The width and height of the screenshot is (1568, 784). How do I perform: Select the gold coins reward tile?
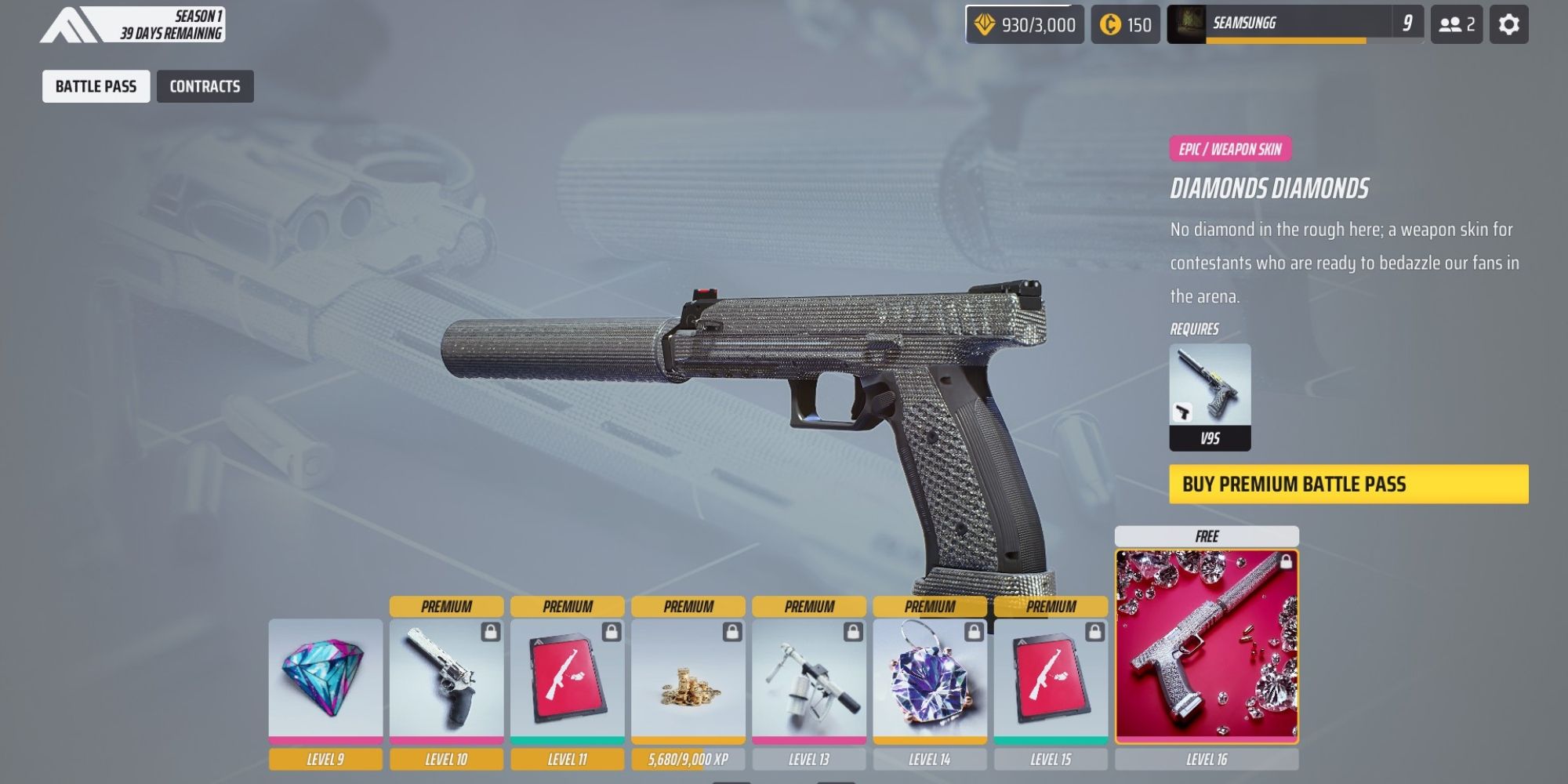[688, 679]
